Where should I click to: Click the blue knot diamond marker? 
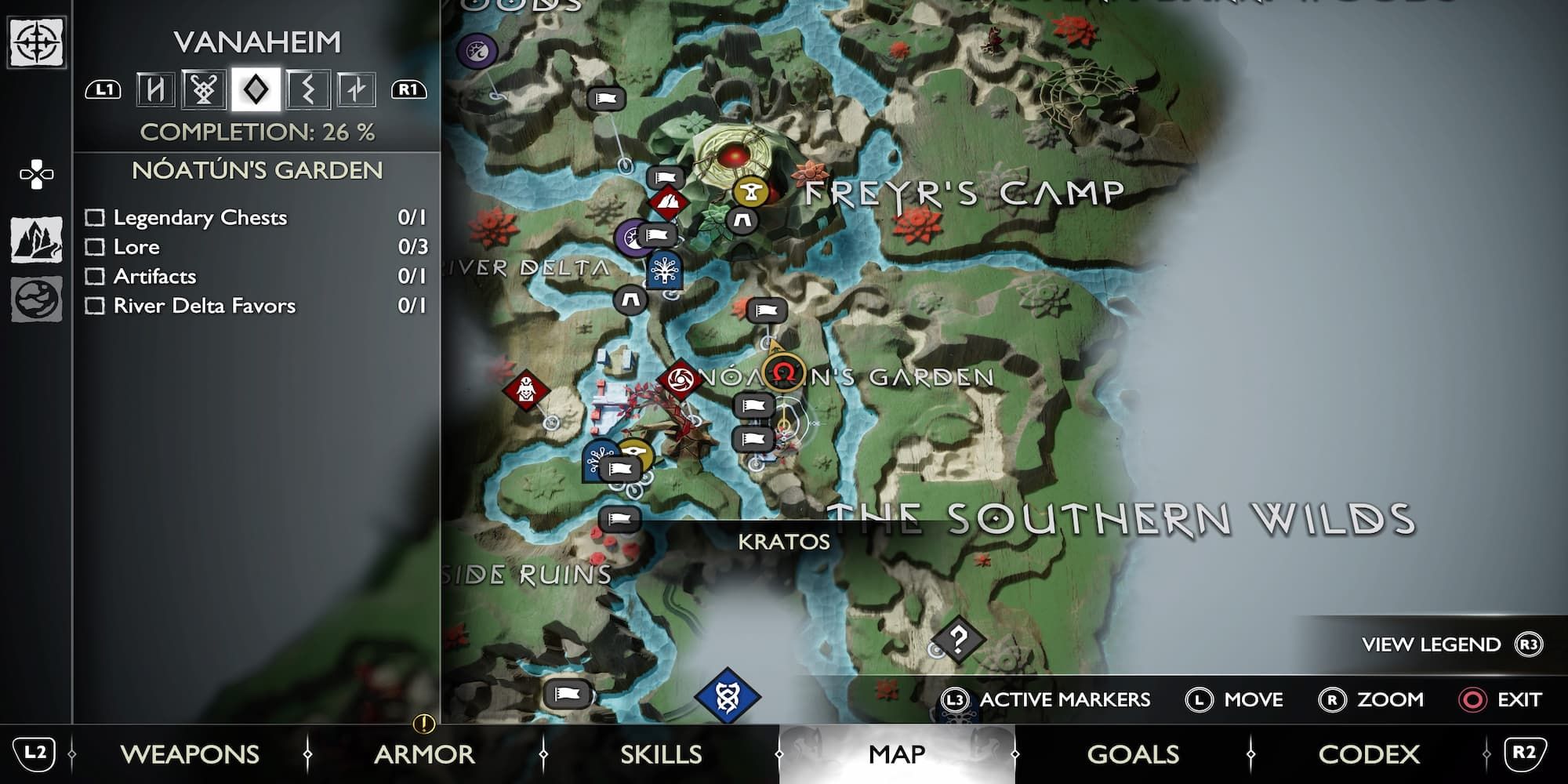click(x=727, y=696)
